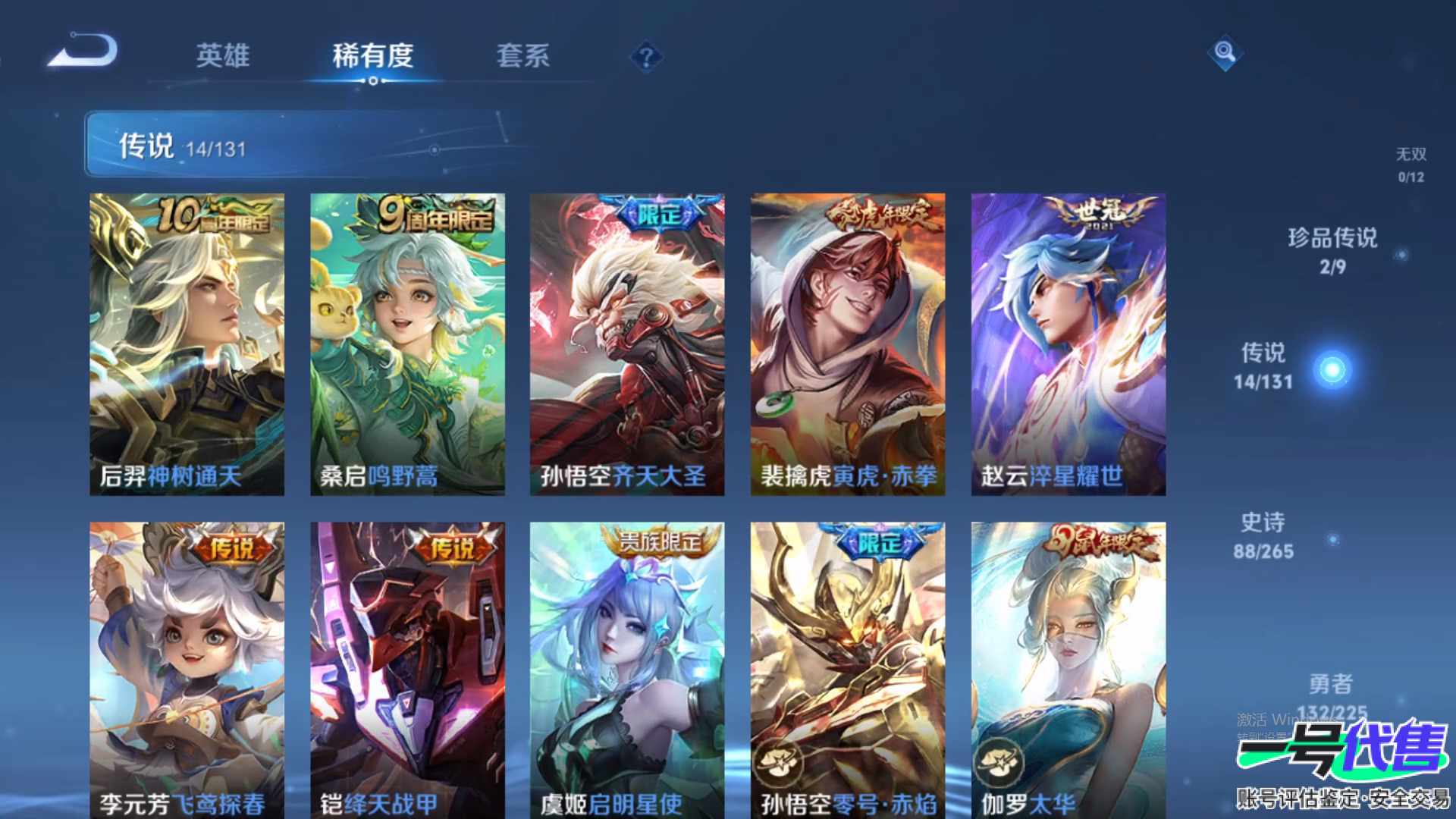Select the 稀有度 tab

pos(372,55)
